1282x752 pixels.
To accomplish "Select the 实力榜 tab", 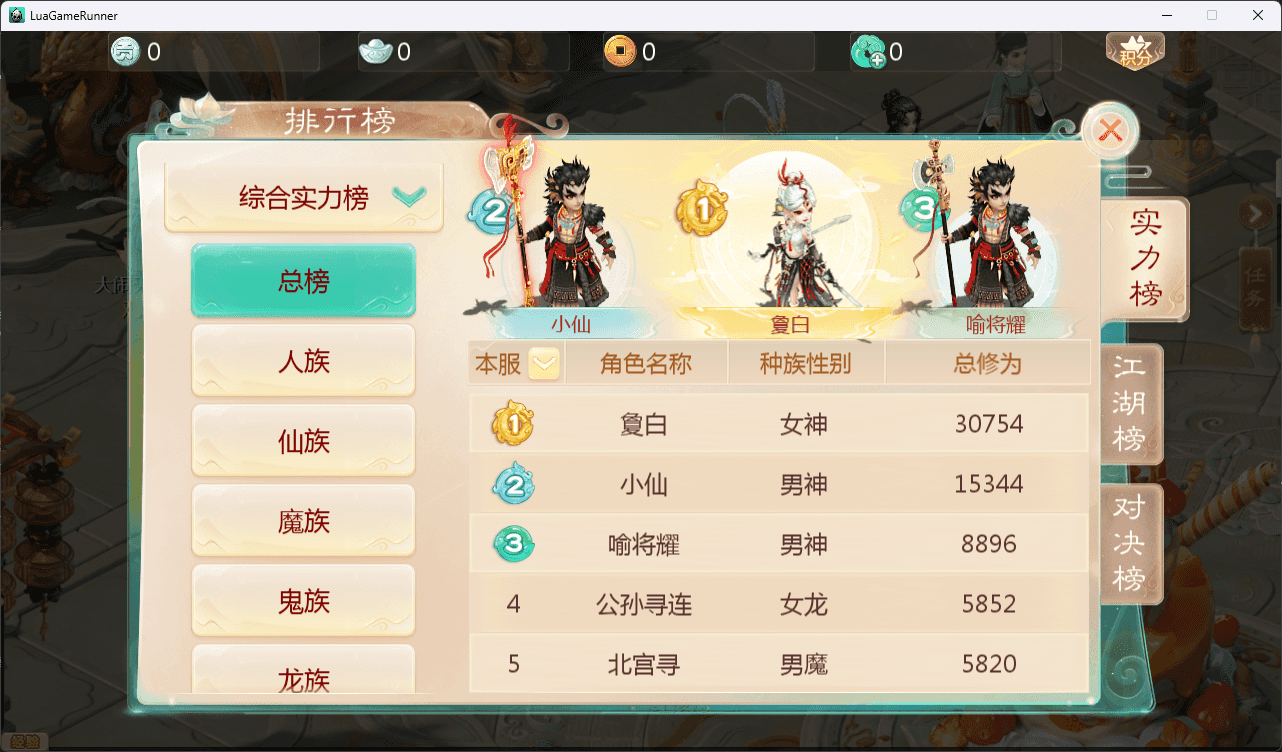I will 1144,259.
